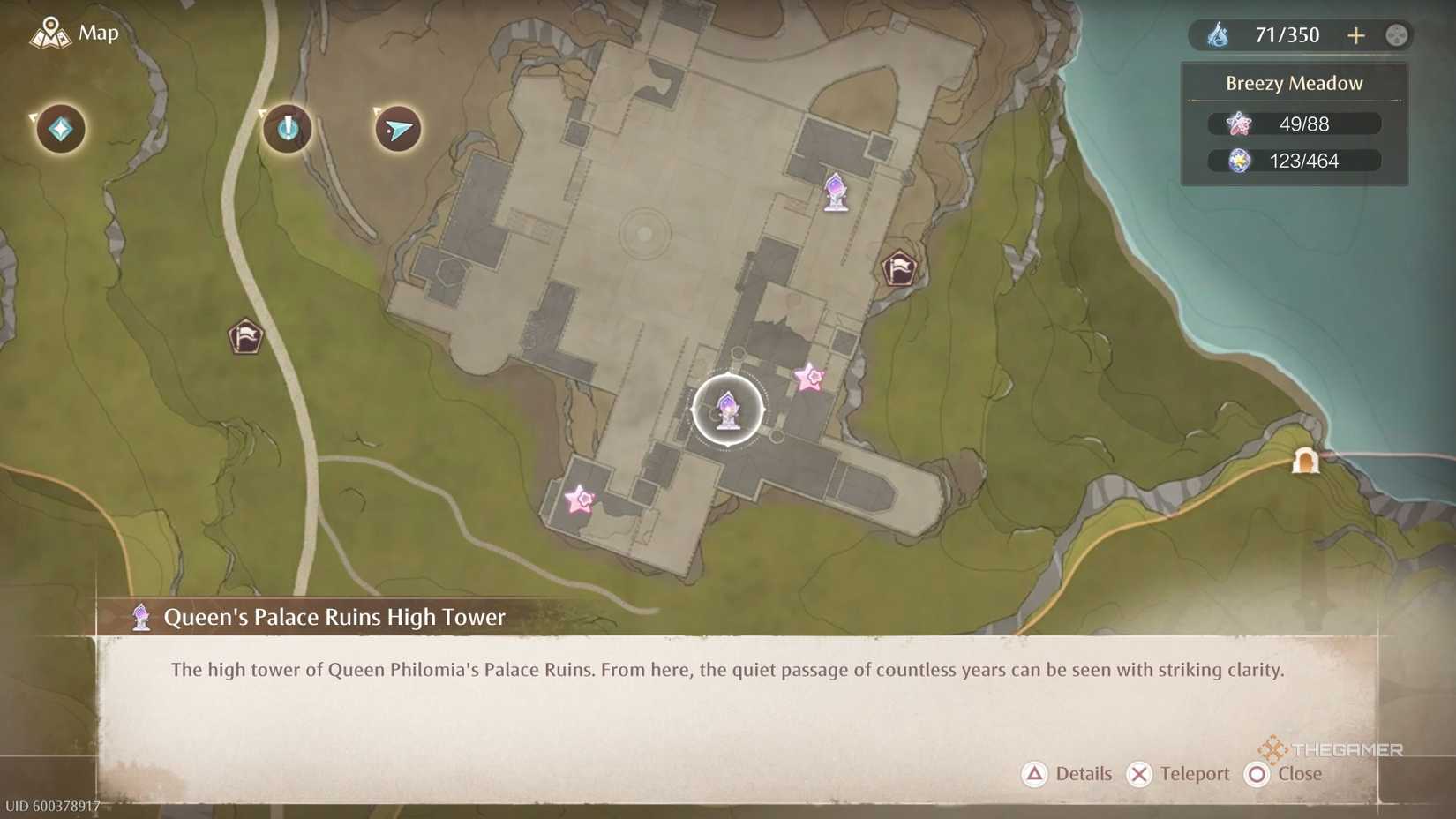The width and height of the screenshot is (1456, 819).
Task: Expand the Breezy Meadow region panel
Action: pyautogui.click(x=1294, y=82)
